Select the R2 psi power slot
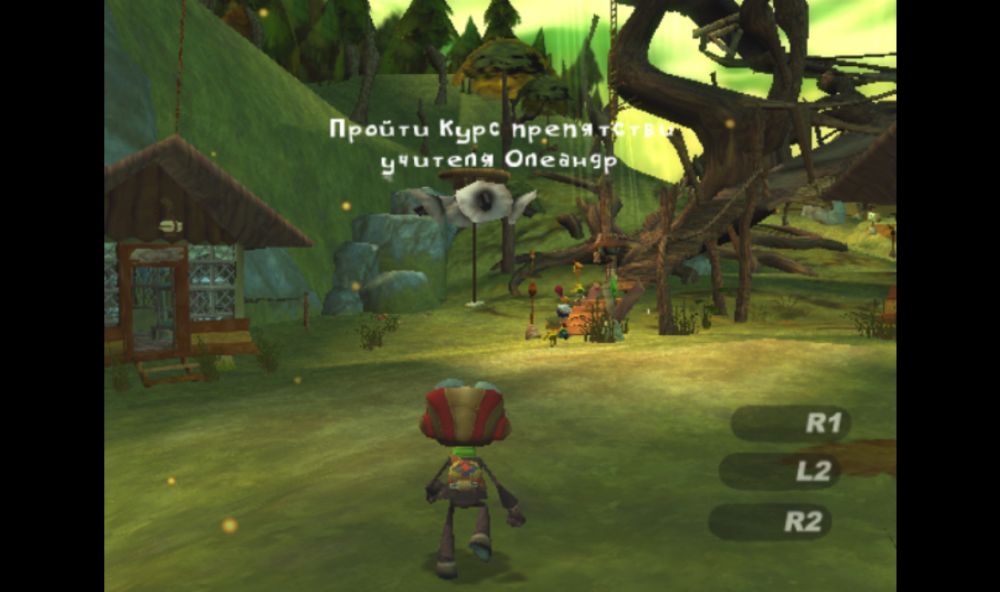Screen dimensions: 1000x592 click(x=770, y=521)
